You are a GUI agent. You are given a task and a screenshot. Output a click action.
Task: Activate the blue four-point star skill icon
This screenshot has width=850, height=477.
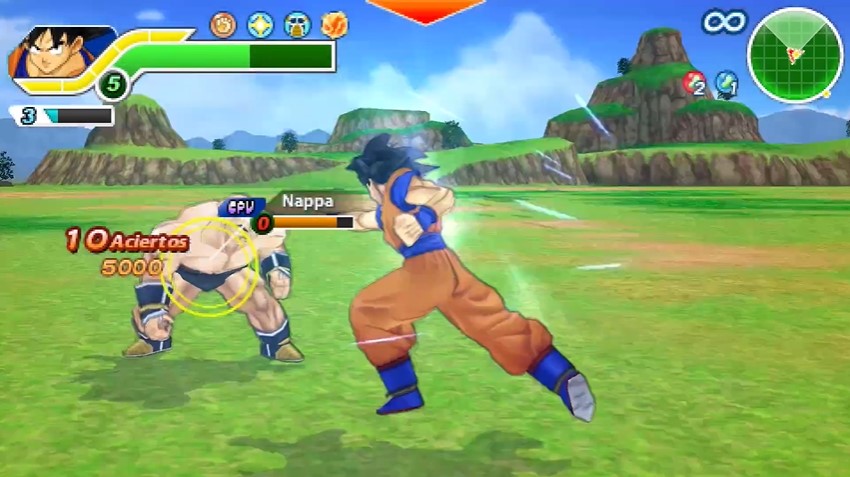coord(261,24)
